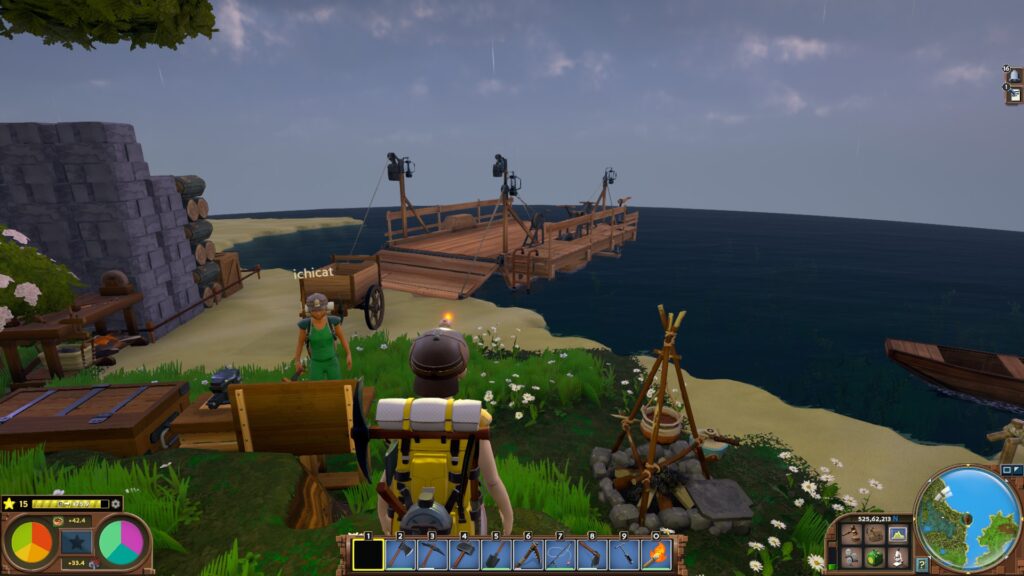Open the circular minimap
The image size is (1024, 576).
967,519
